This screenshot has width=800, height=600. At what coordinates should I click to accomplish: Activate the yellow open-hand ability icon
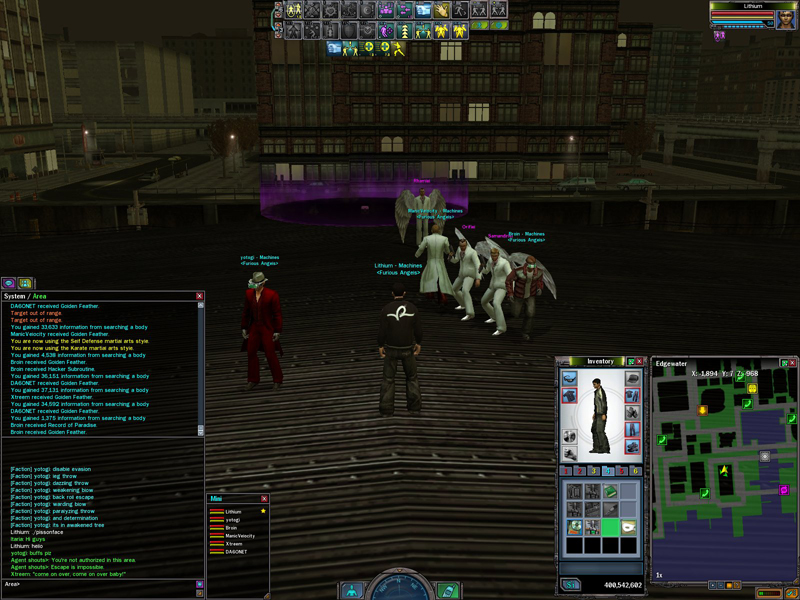coord(441,9)
